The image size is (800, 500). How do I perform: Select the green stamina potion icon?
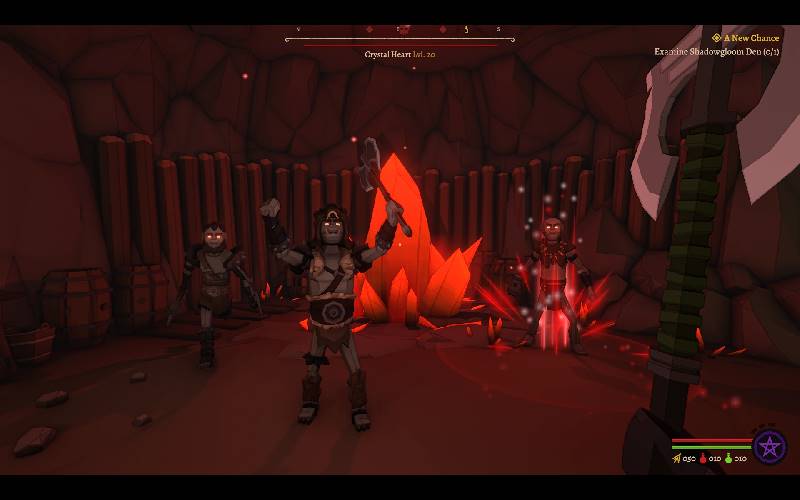pyautogui.click(x=729, y=459)
